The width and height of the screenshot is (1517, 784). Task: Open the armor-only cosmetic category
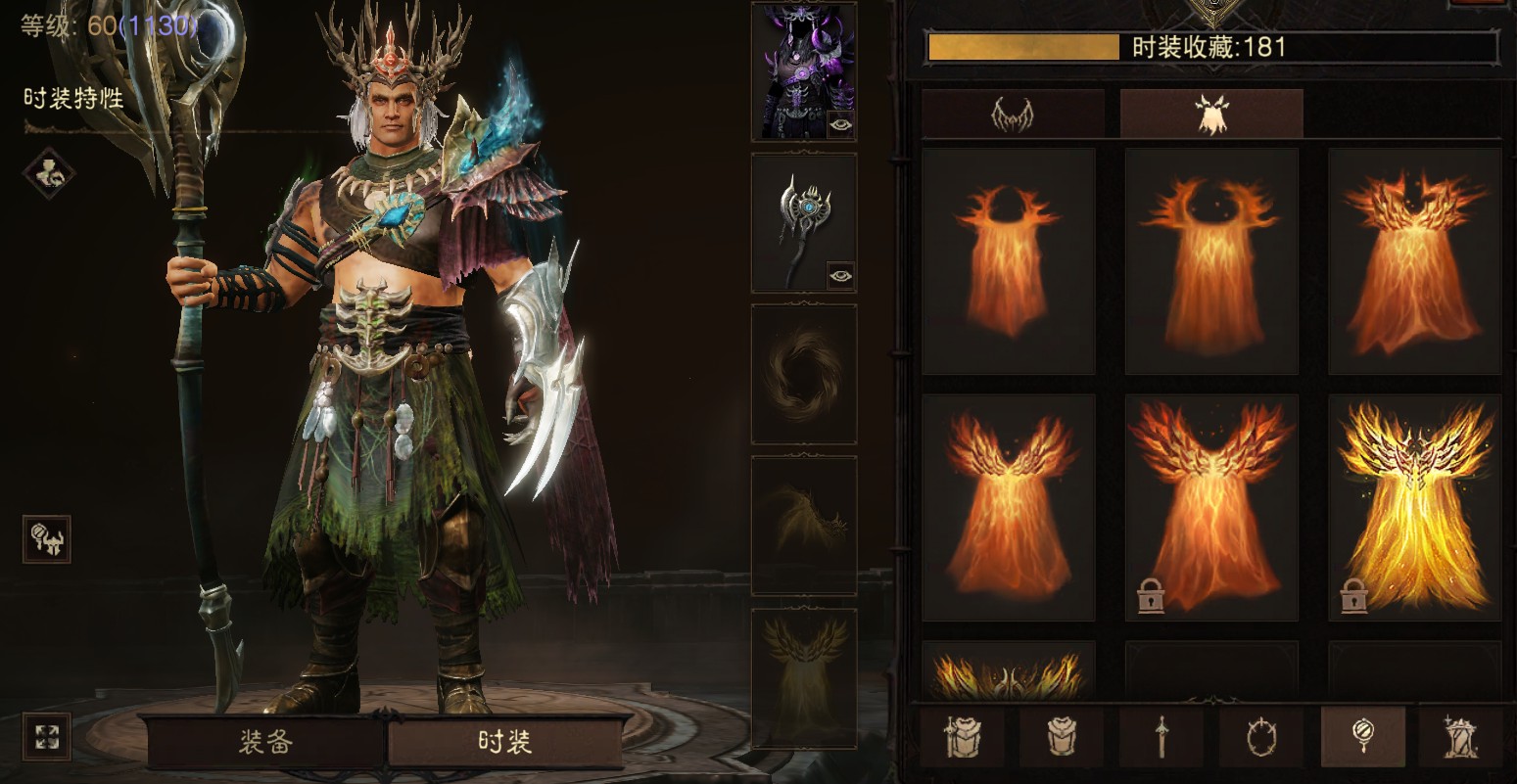1062,736
